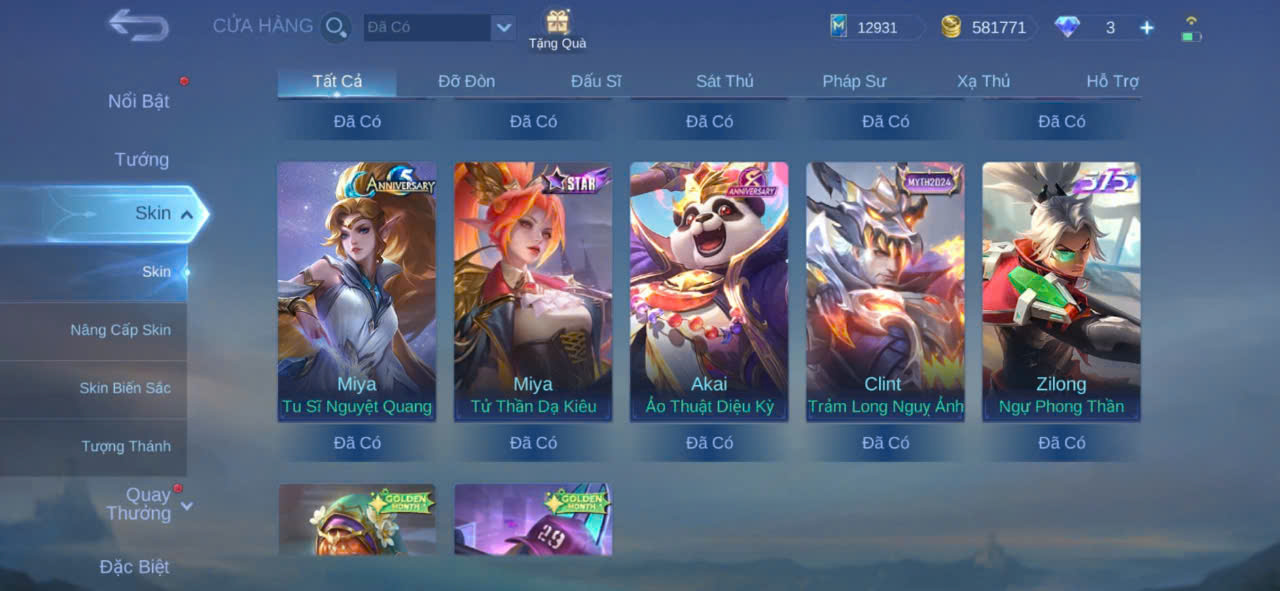Viewport: 1280px width, 591px height.
Task: Add more diamonds with plus button
Action: coord(1147,28)
